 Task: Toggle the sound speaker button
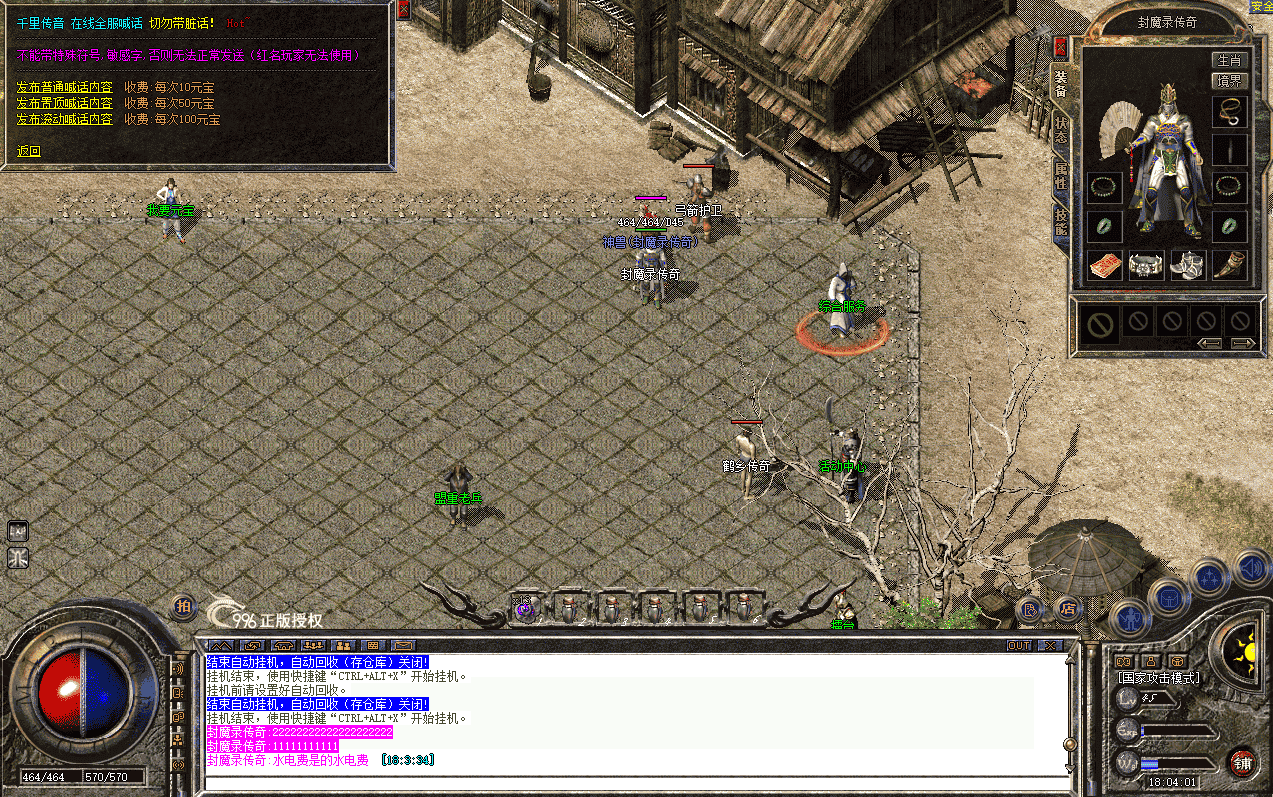point(1250,569)
